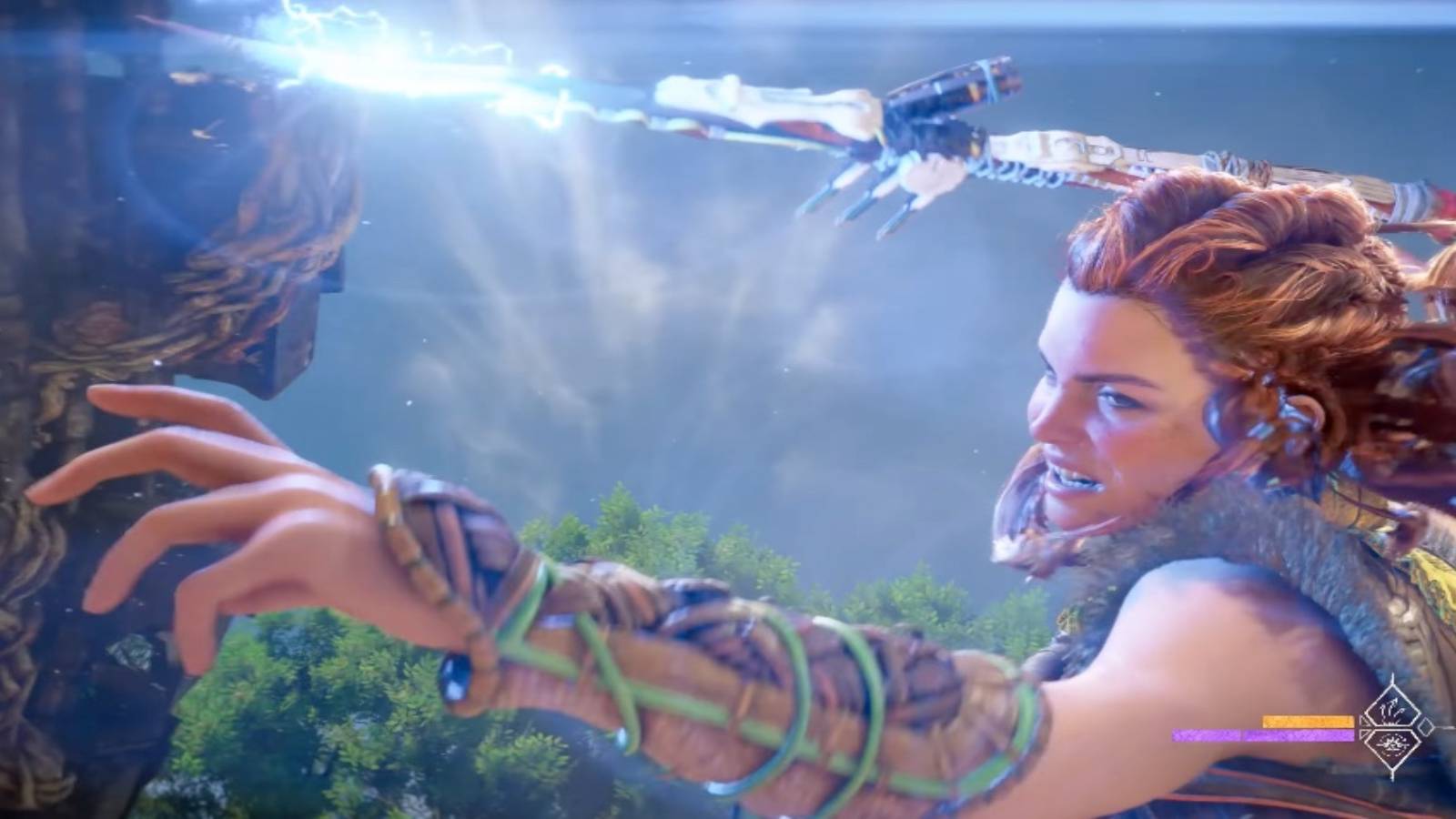Select the purple valor bar's left segment
The height and width of the screenshot is (819, 1456).
click(x=1206, y=735)
